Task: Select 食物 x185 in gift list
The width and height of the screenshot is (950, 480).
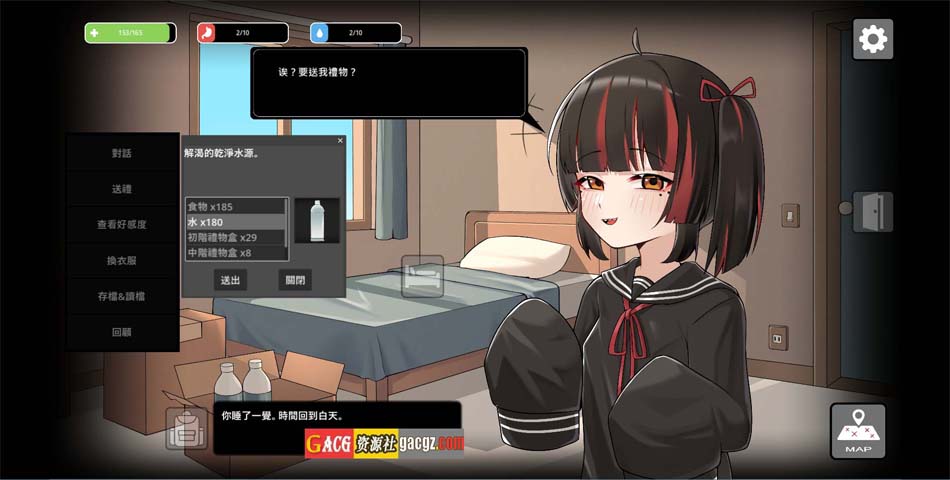Action: [x=236, y=206]
